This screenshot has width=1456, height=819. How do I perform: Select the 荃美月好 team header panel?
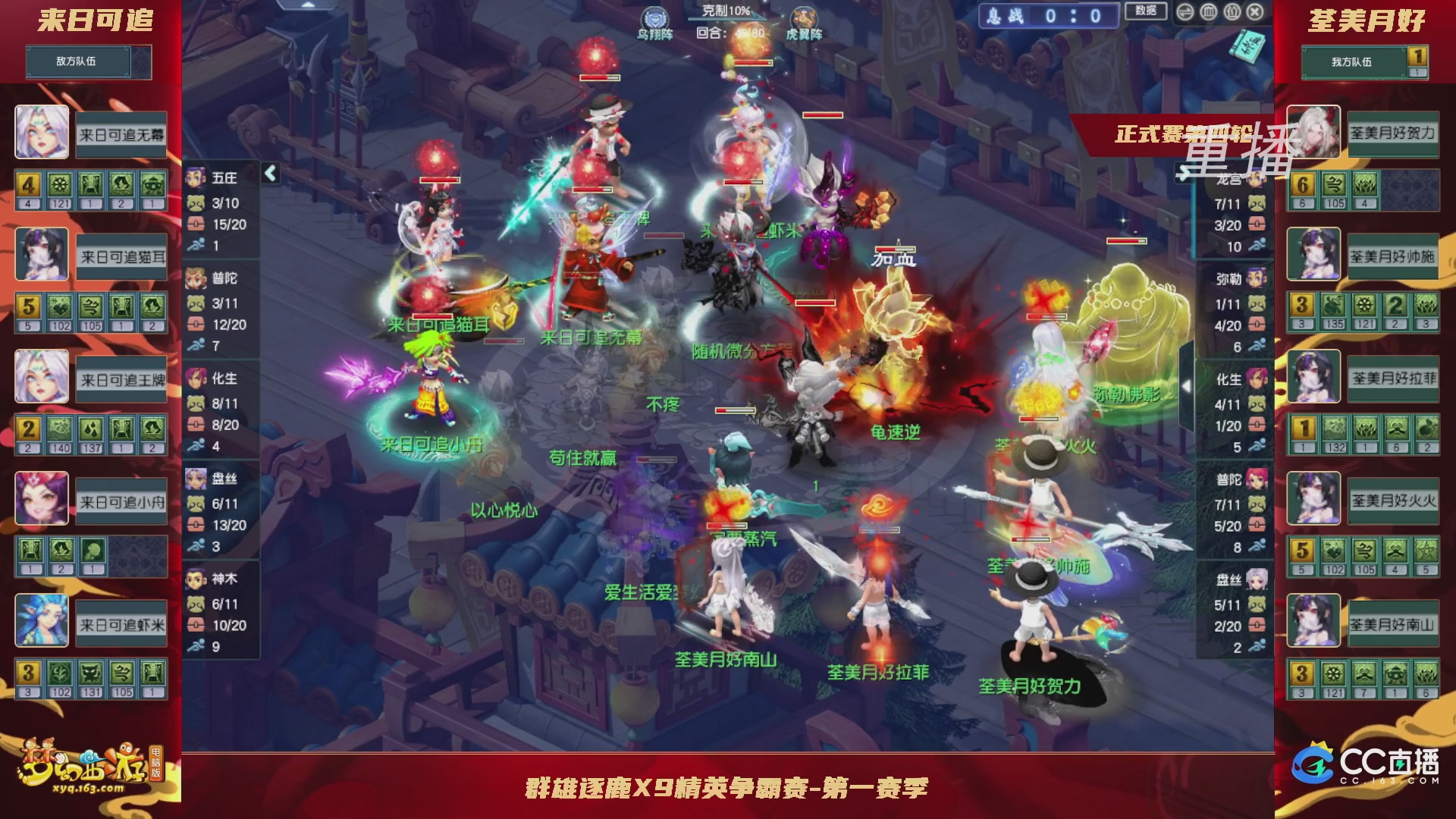[x=1365, y=21]
